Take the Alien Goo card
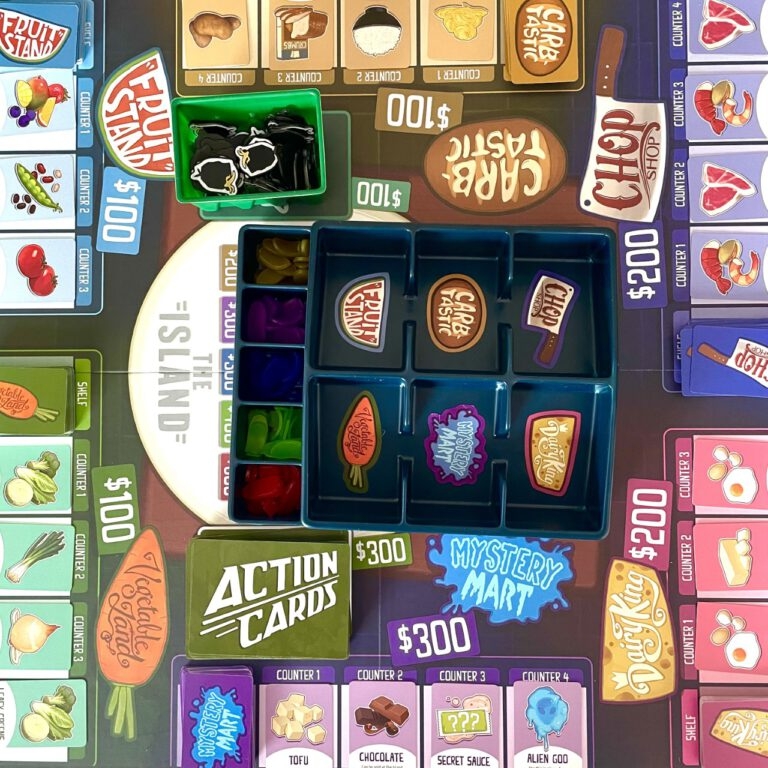This screenshot has height=768, width=768. click(x=546, y=718)
